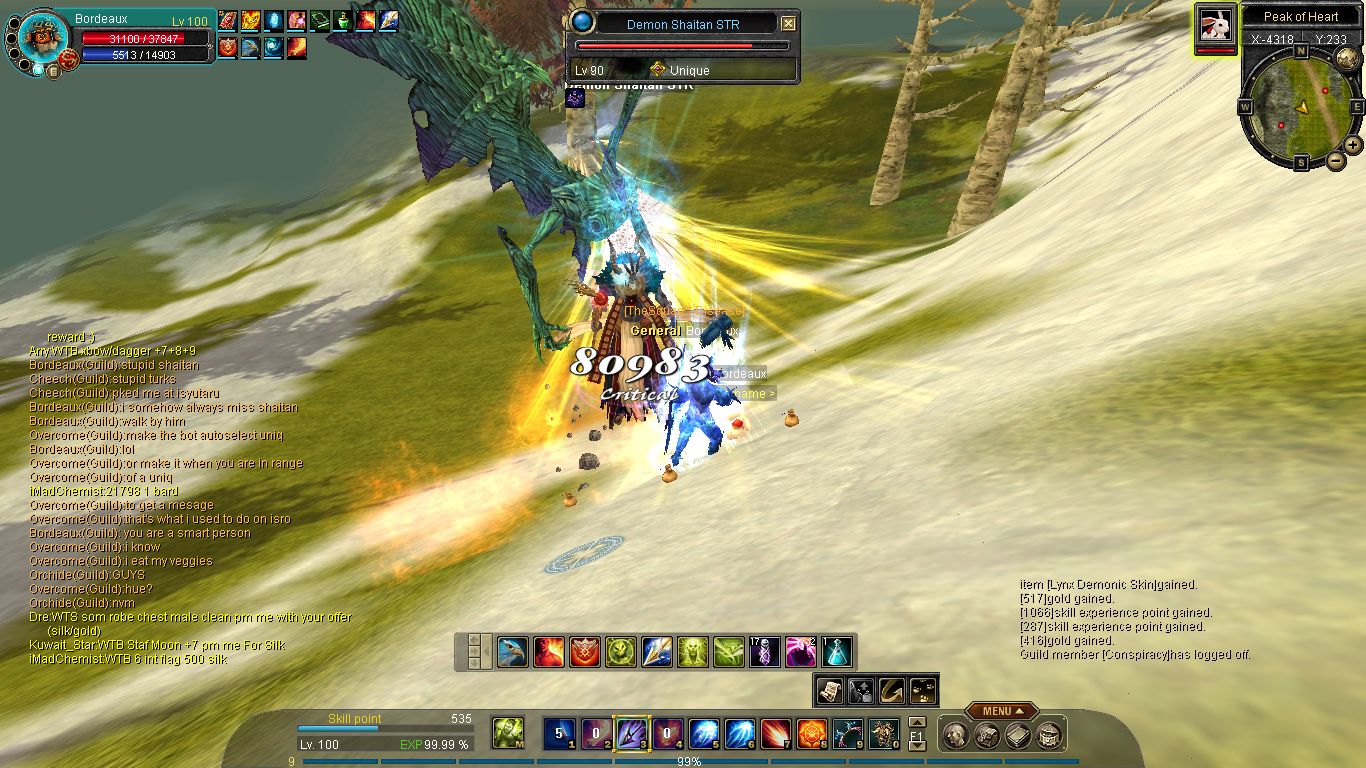Zoom out the minimap with minus button
Screen dimensions: 1366x768
coord(1335,160)
